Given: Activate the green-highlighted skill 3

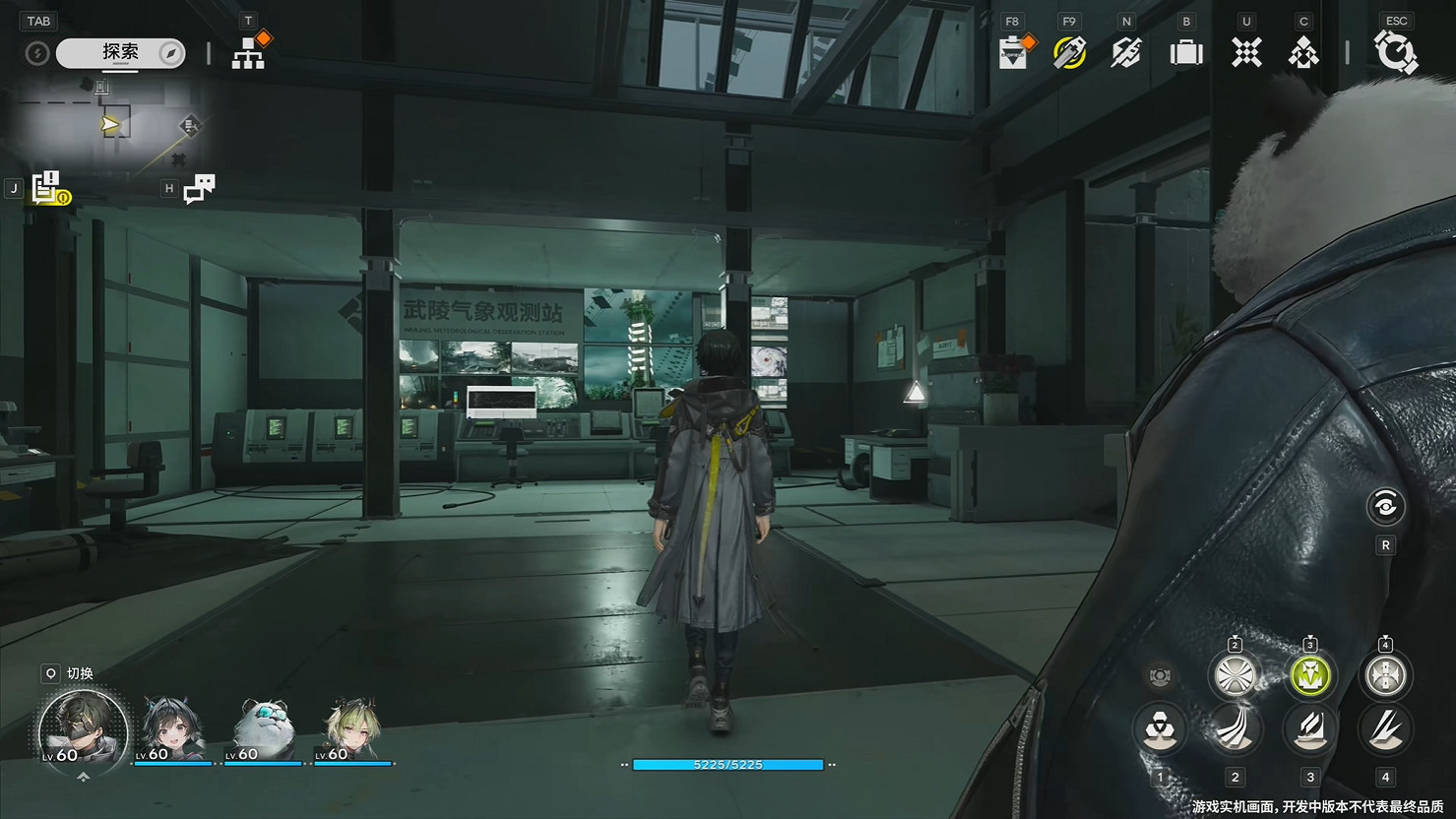Looking at the screenshot, I should click(1309, 676).
